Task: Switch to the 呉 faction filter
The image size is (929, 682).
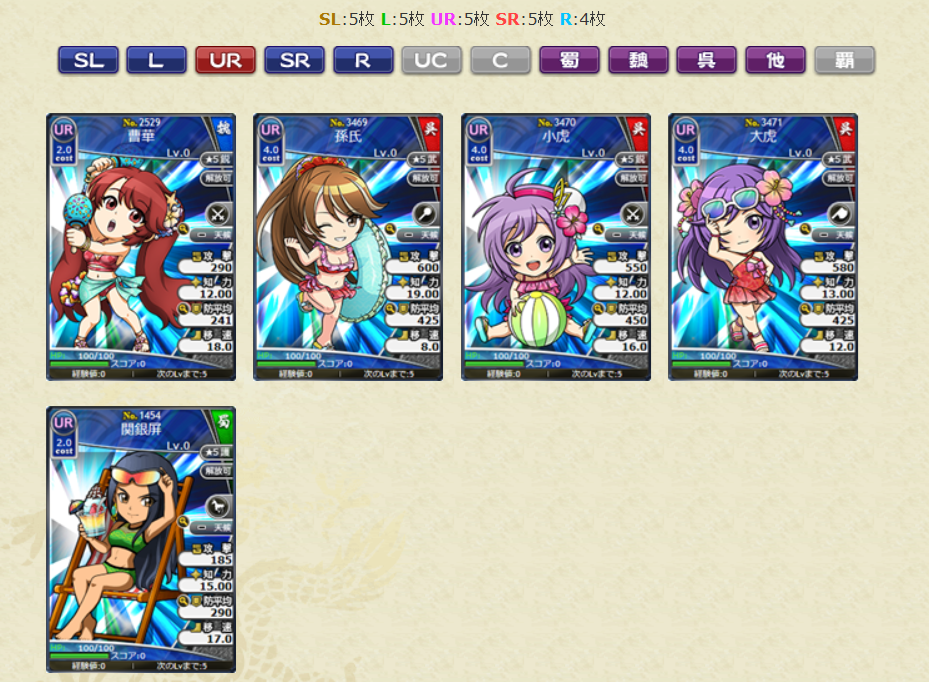Action: pyautogui.click(x=706, y=60)
